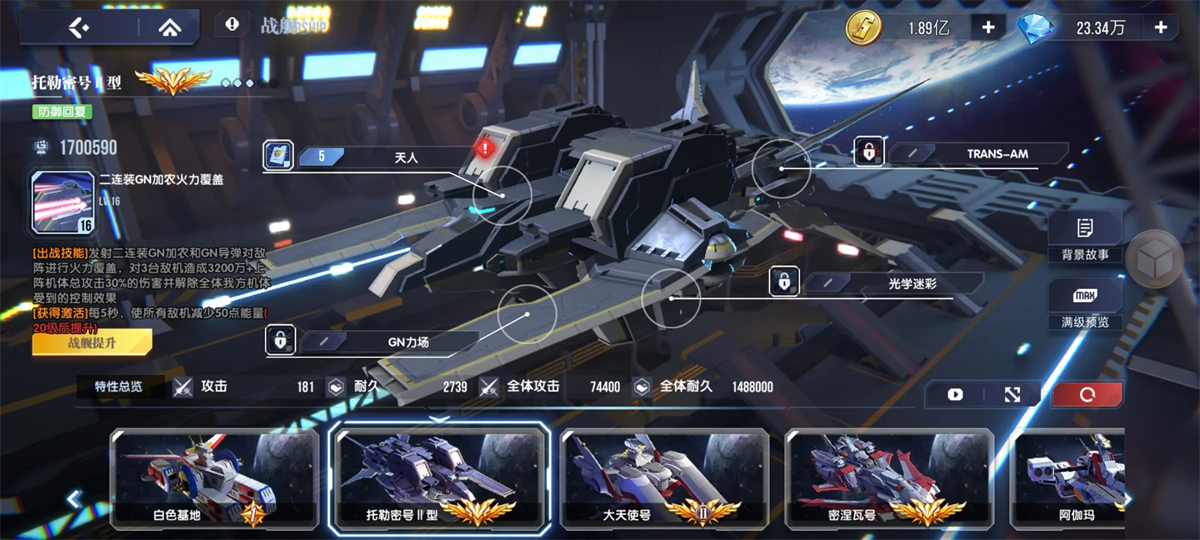Image resolution: width=1200 pixels, height=540 pixels.
Task: Return home via the double-chevron button
Action: tap(166, 27)
